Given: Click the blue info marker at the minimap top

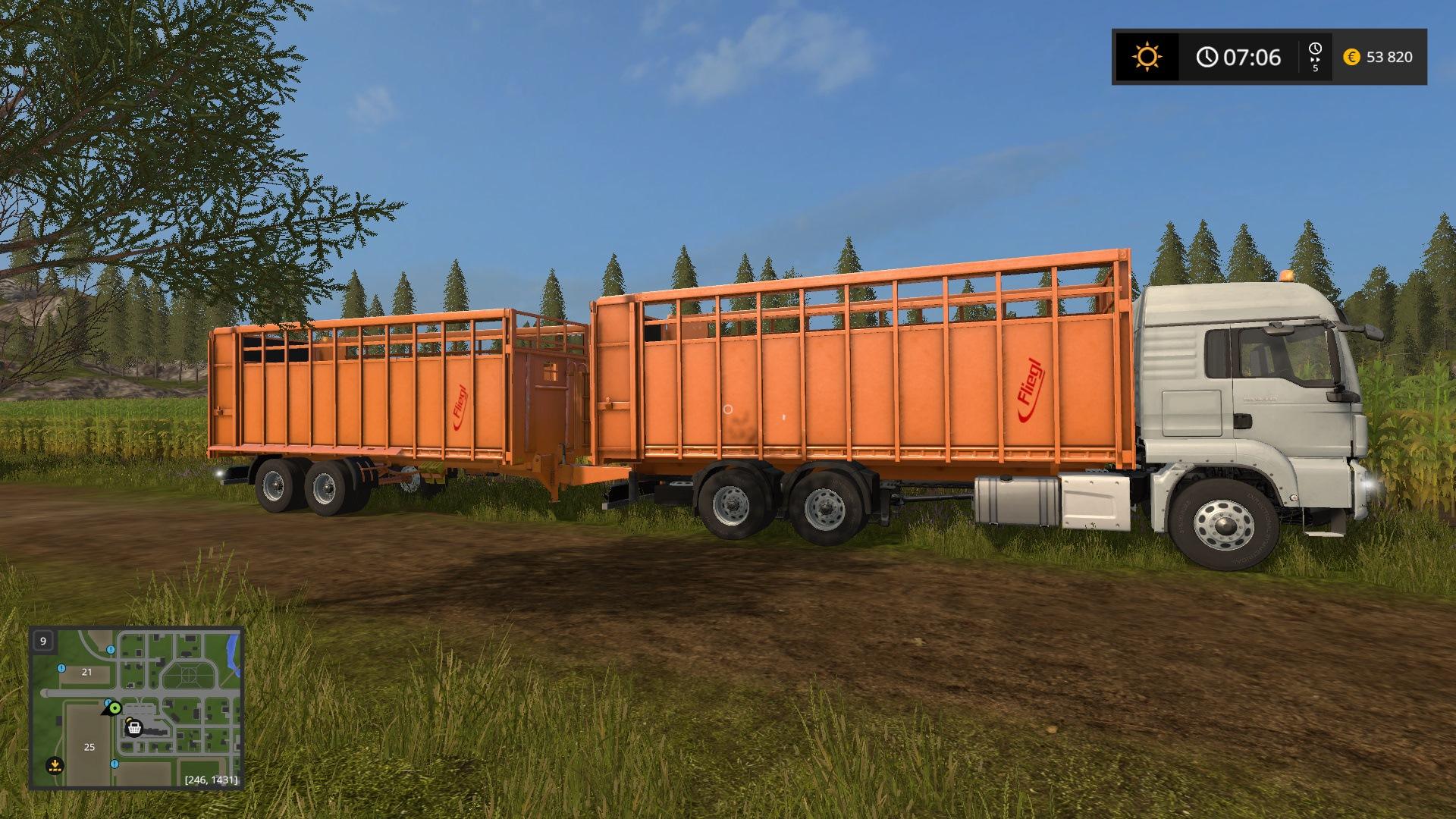Looking at the screenshot, I should click(111, 649).
